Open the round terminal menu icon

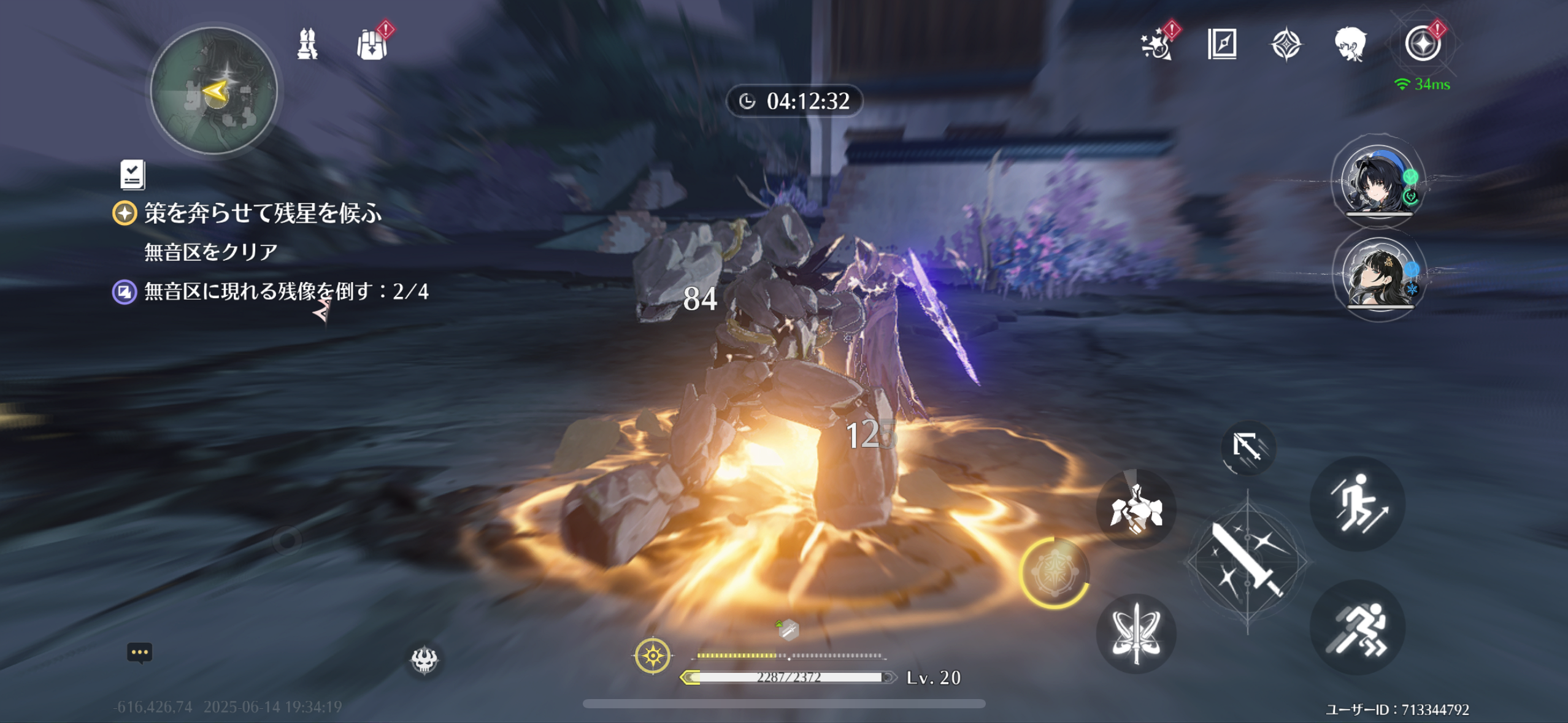(x=1422, y=44)
